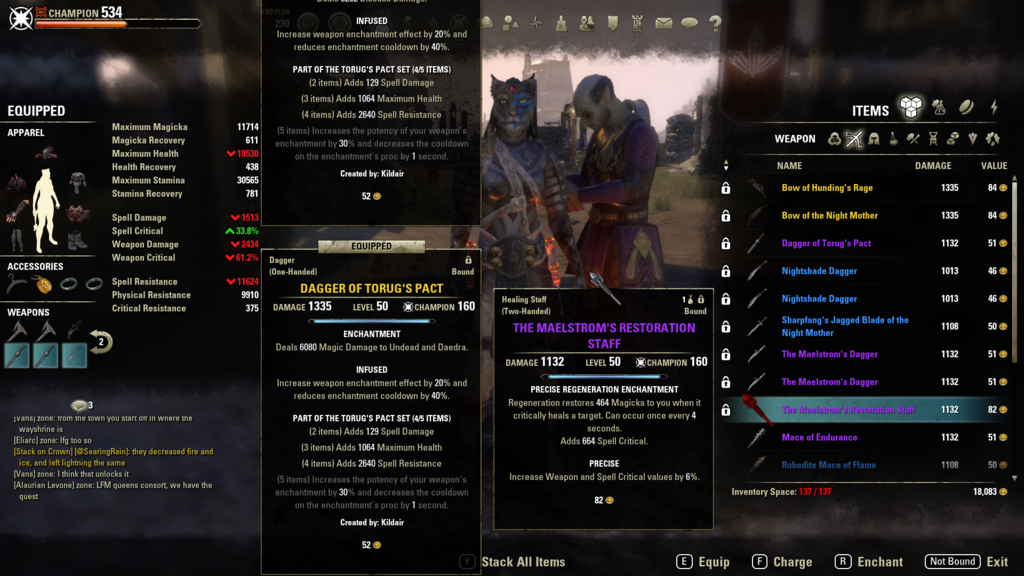
Task: Open the mail envelope menu
Action: click(663, 23)
